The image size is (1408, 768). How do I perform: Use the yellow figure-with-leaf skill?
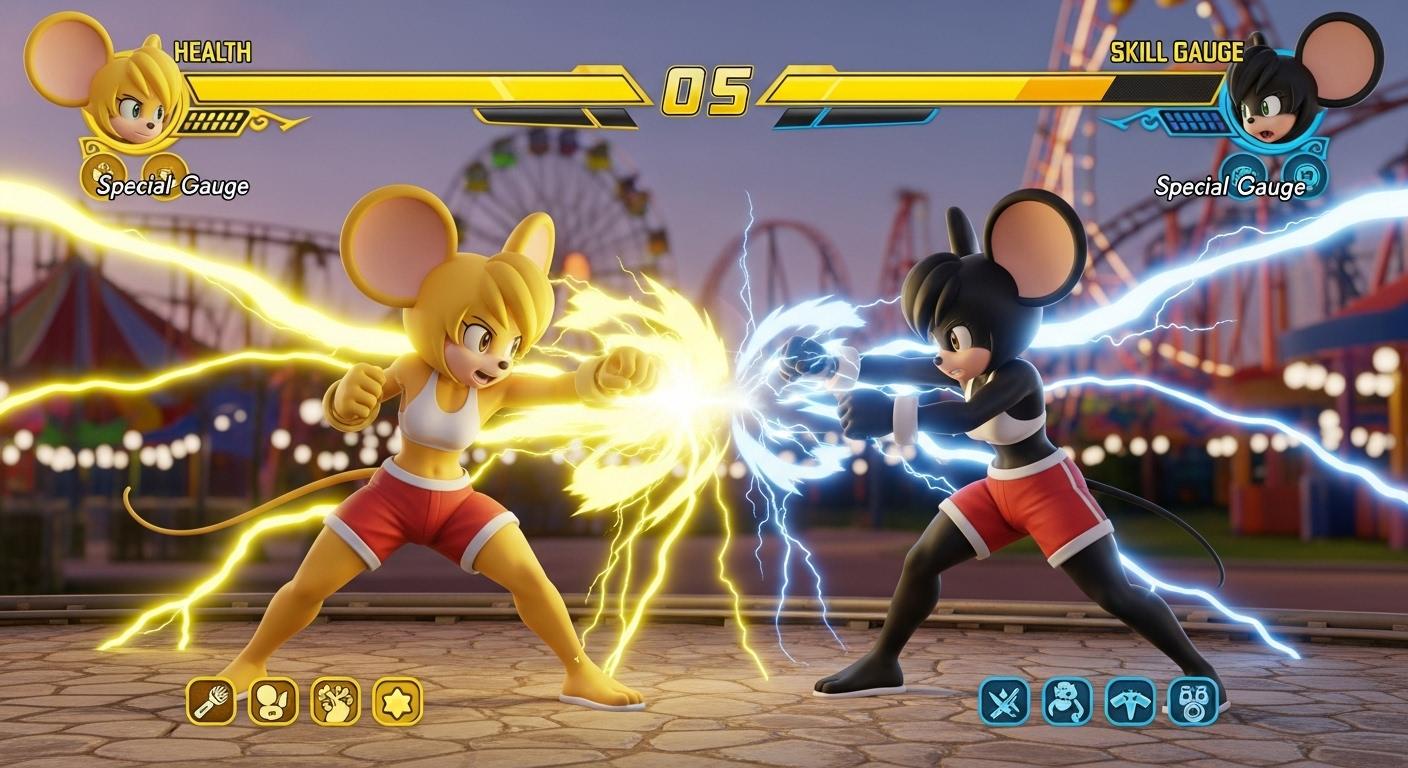tap(273, 701)
